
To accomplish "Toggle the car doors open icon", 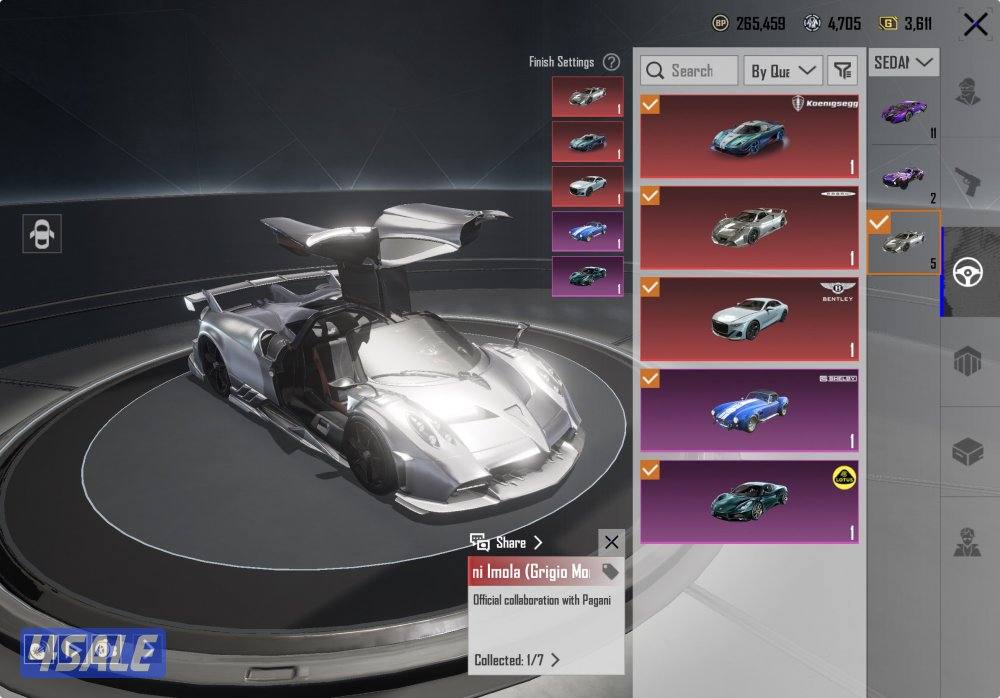I will 41,234.
